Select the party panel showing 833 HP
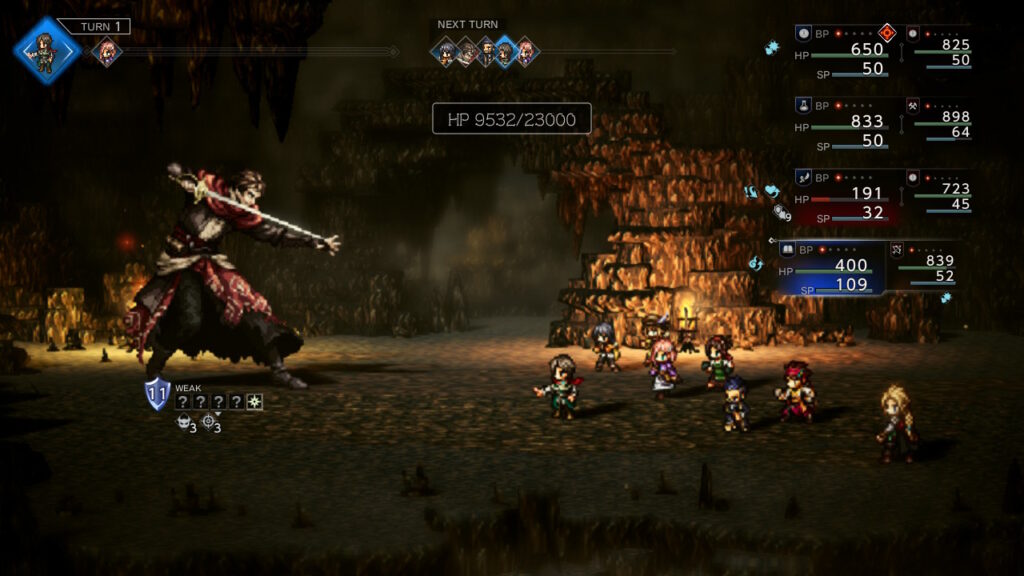Image resolution: width=1024 pixels, height=576 pixels. coord(846,124)
